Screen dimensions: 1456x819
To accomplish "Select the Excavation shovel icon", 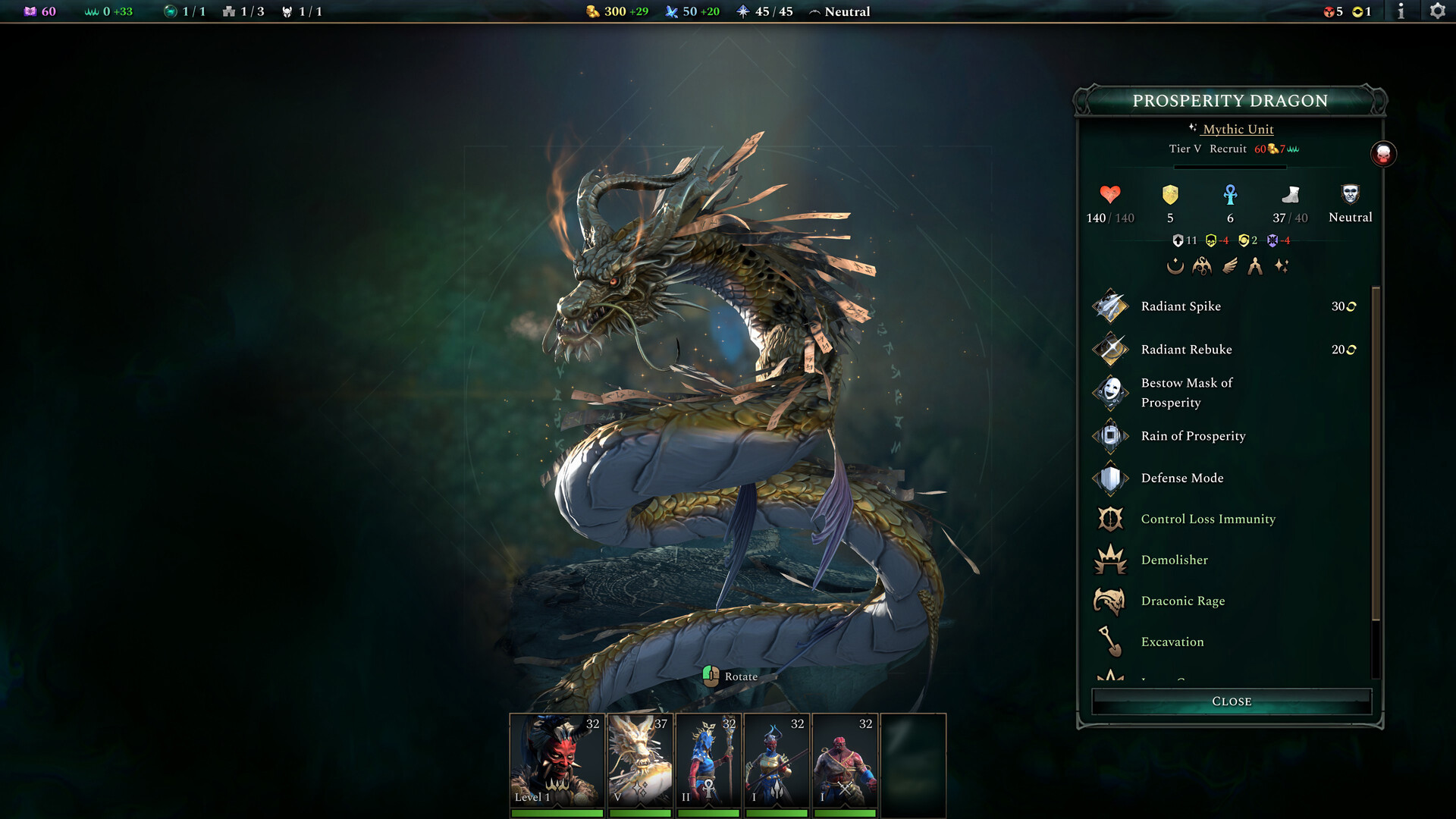I will click(1110, 642).
